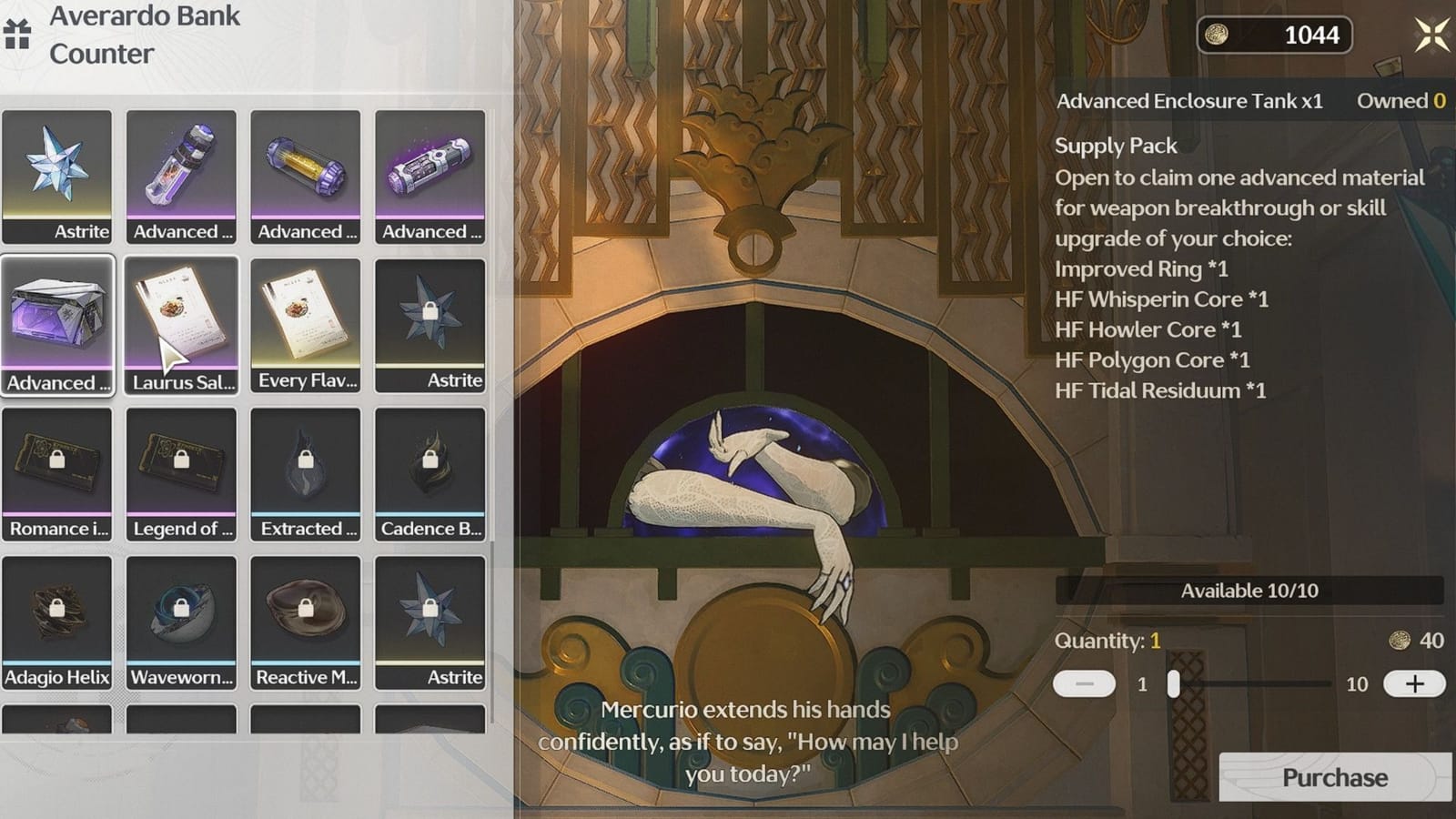View the Extracted locked item

306,473
